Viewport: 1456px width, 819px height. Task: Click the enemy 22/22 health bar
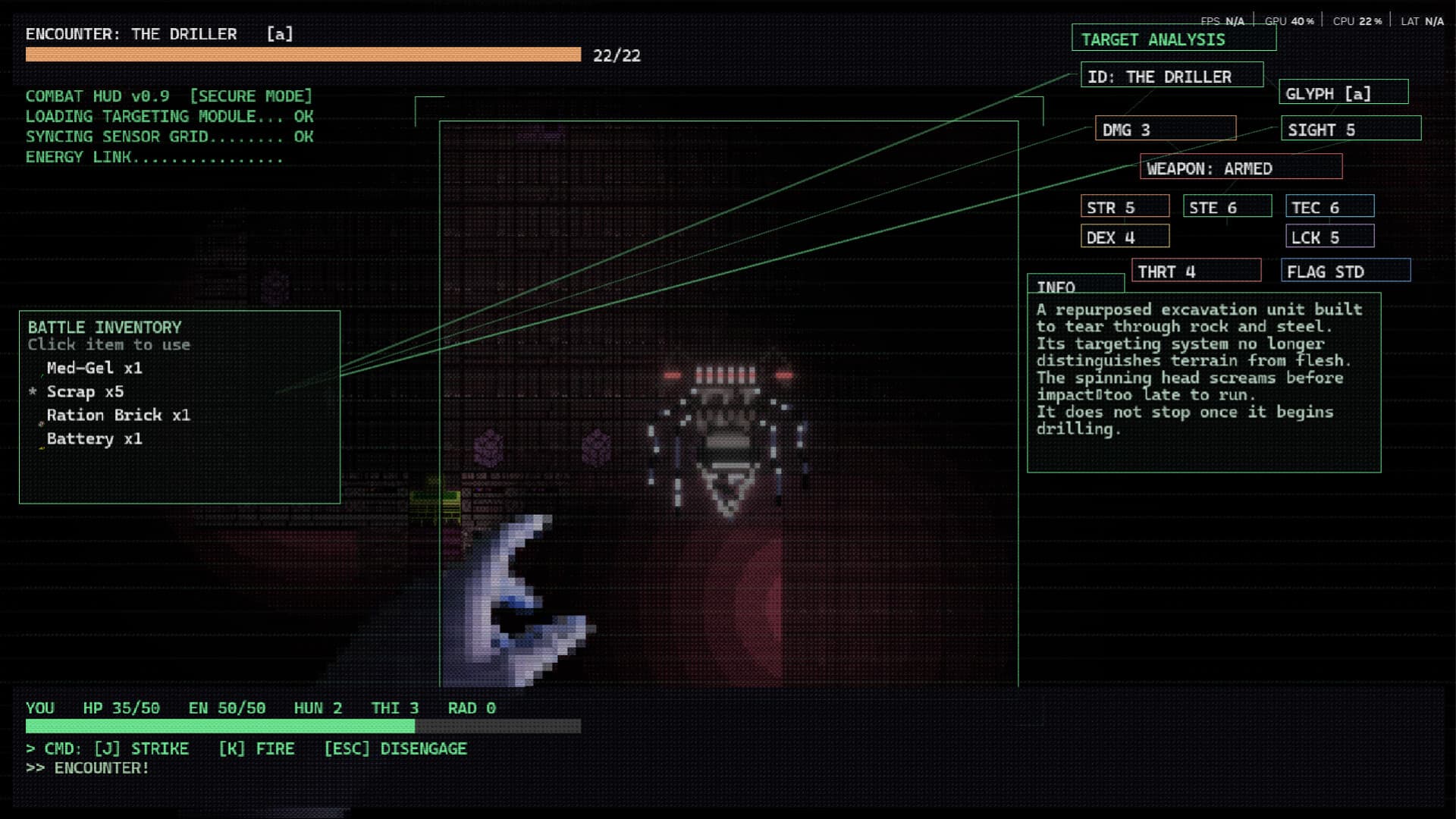(303, 54)
